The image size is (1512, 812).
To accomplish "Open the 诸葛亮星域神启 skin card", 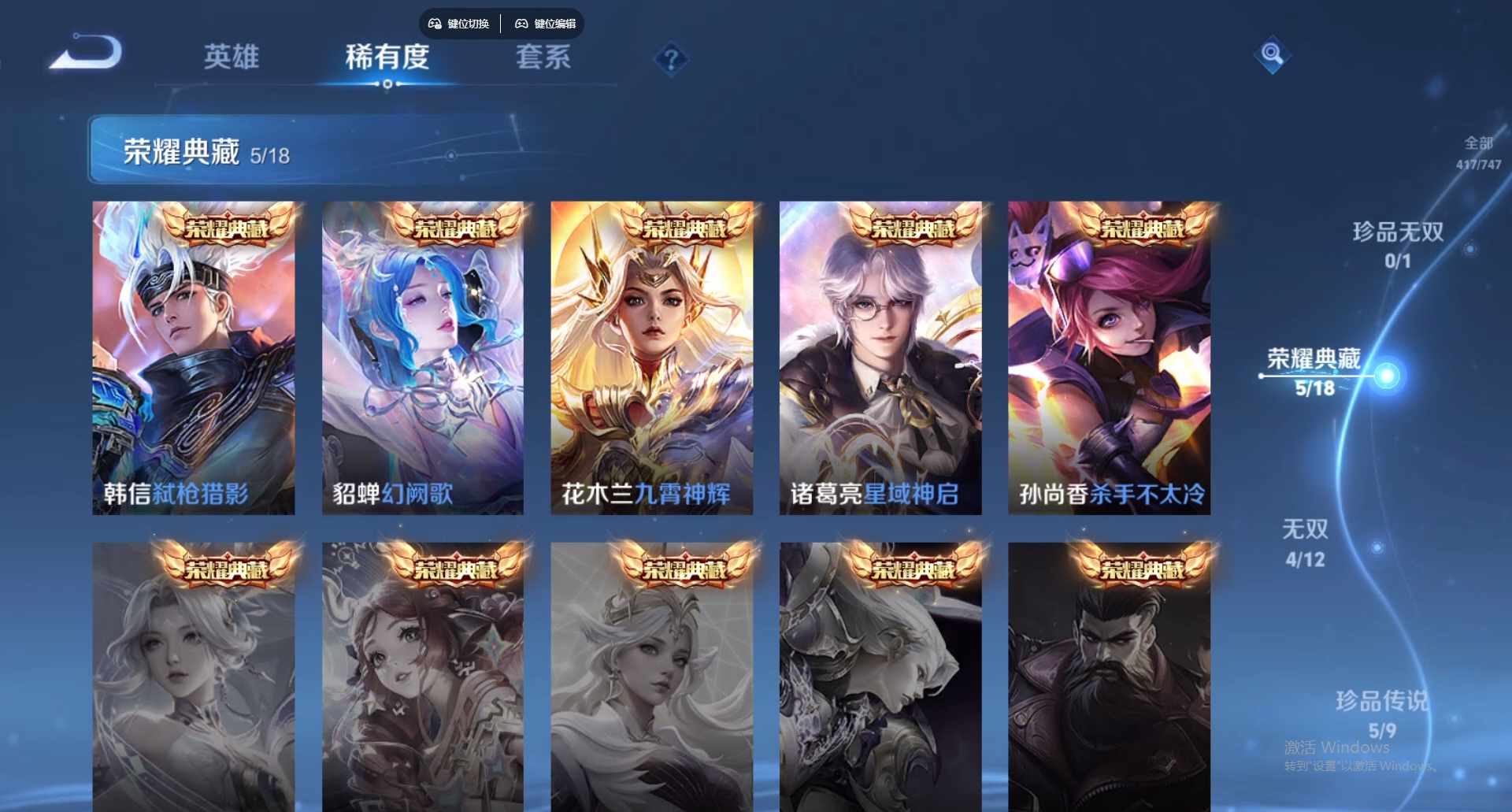I will pyautogui.click(x=880, y=356).
